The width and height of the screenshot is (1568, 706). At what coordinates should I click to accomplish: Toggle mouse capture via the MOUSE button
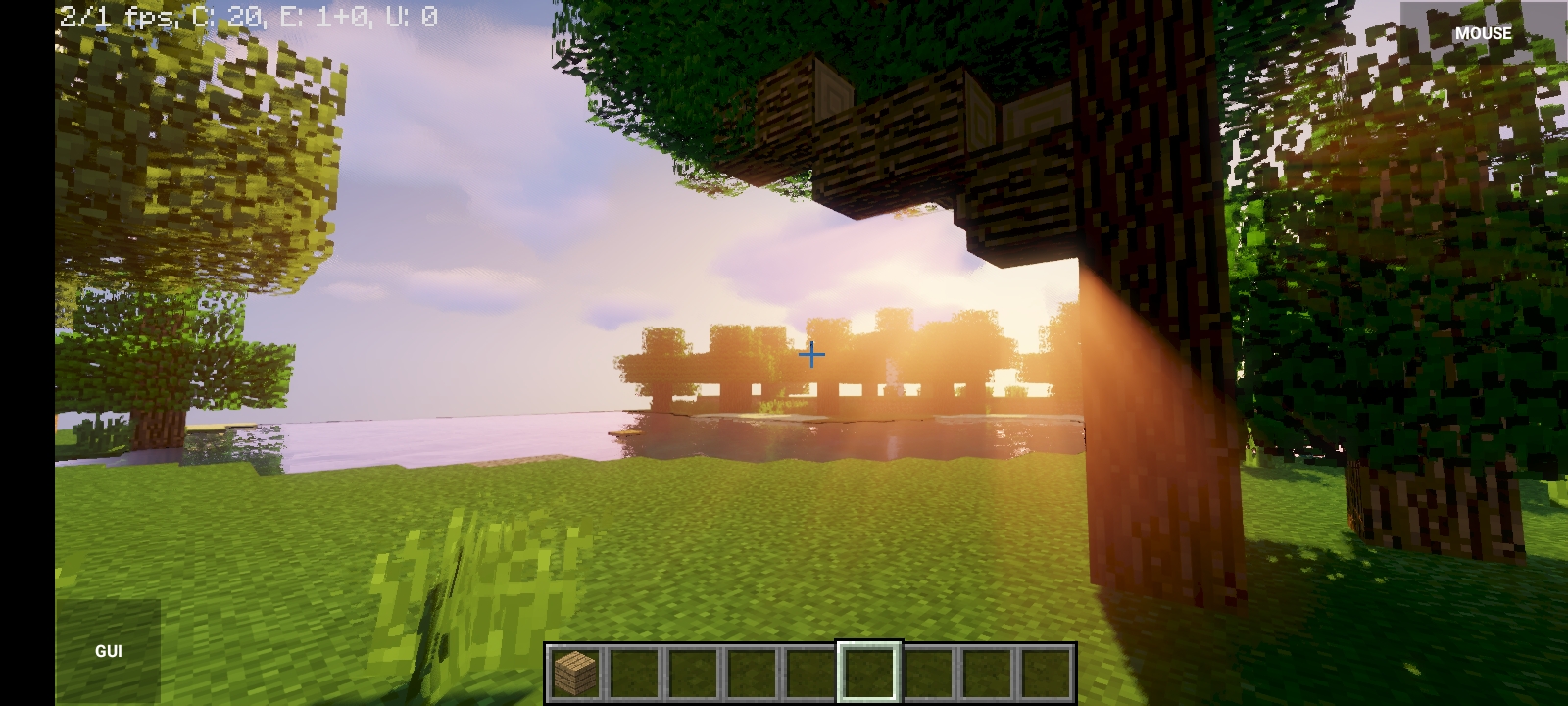point(1484,32)
